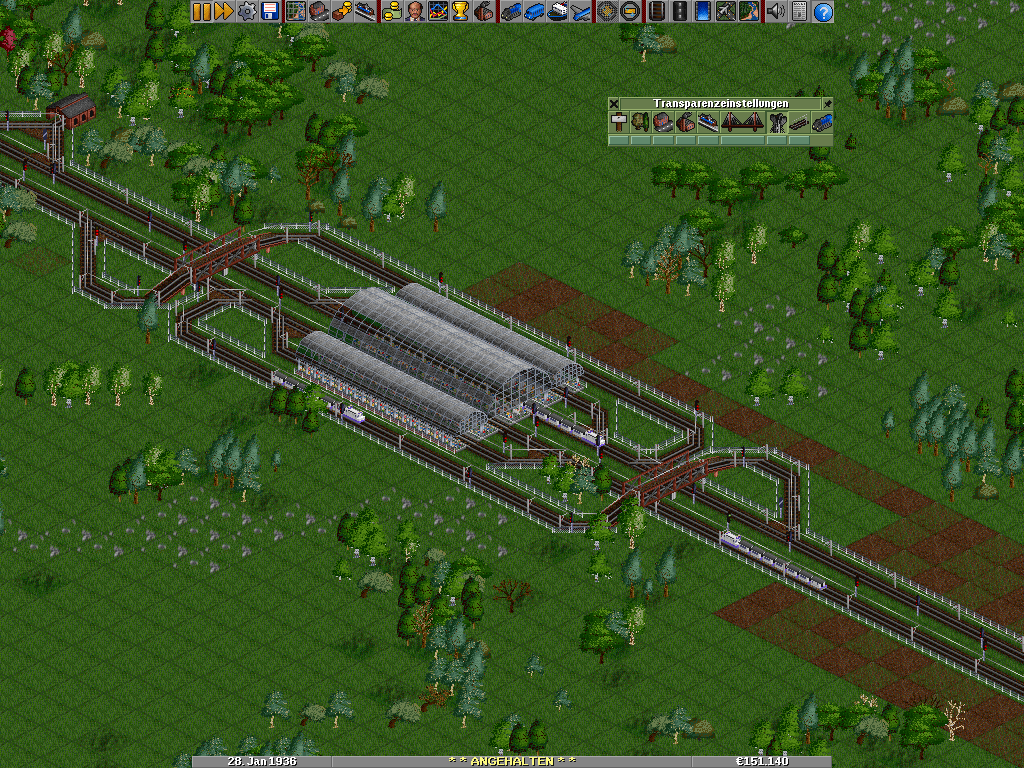Screen dimensions: 1024x768
Task: Open the sound and music speaker menu
Action: tap(775, 12)
